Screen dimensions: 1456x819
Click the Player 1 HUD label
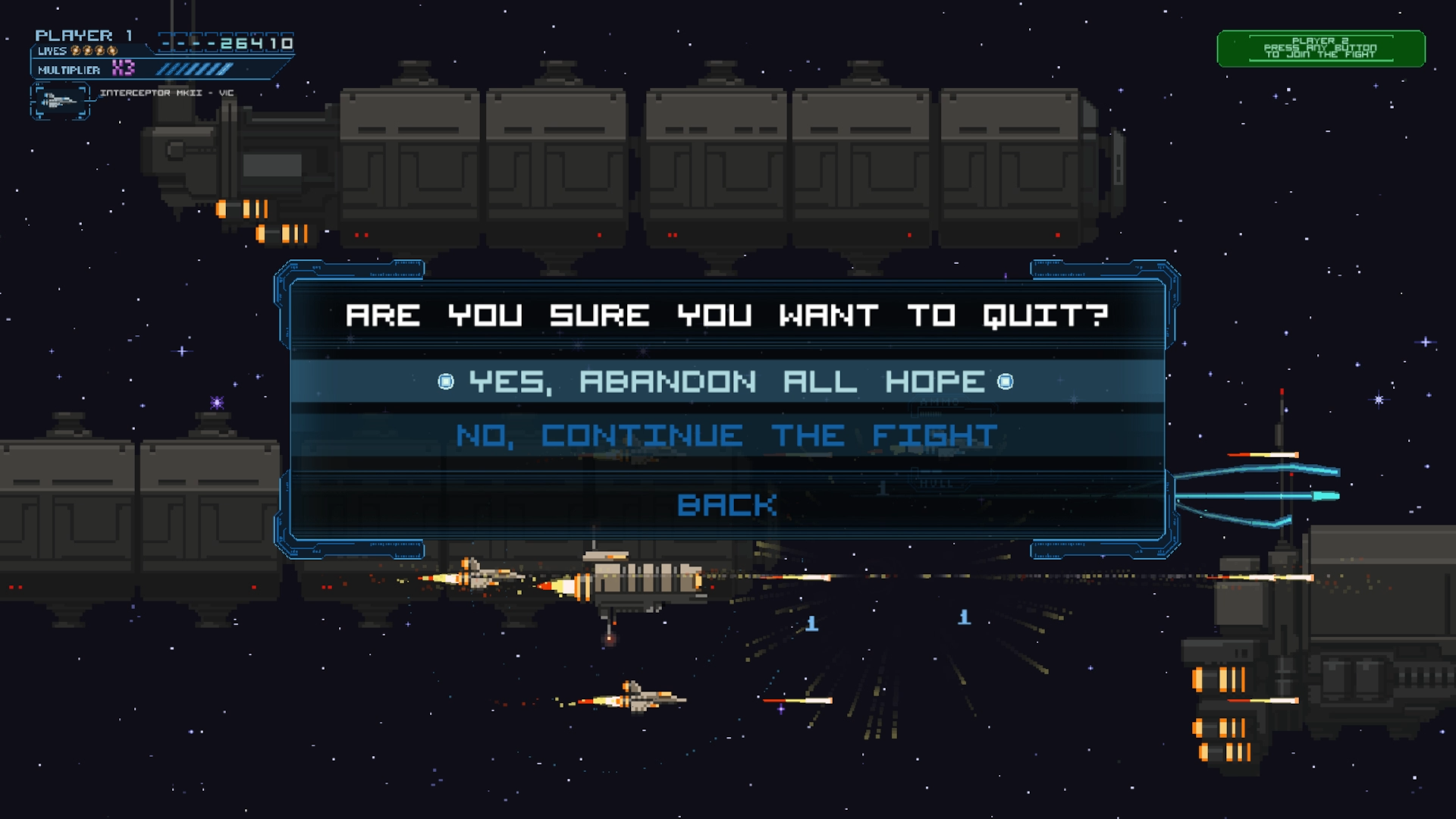click(83, 34)
